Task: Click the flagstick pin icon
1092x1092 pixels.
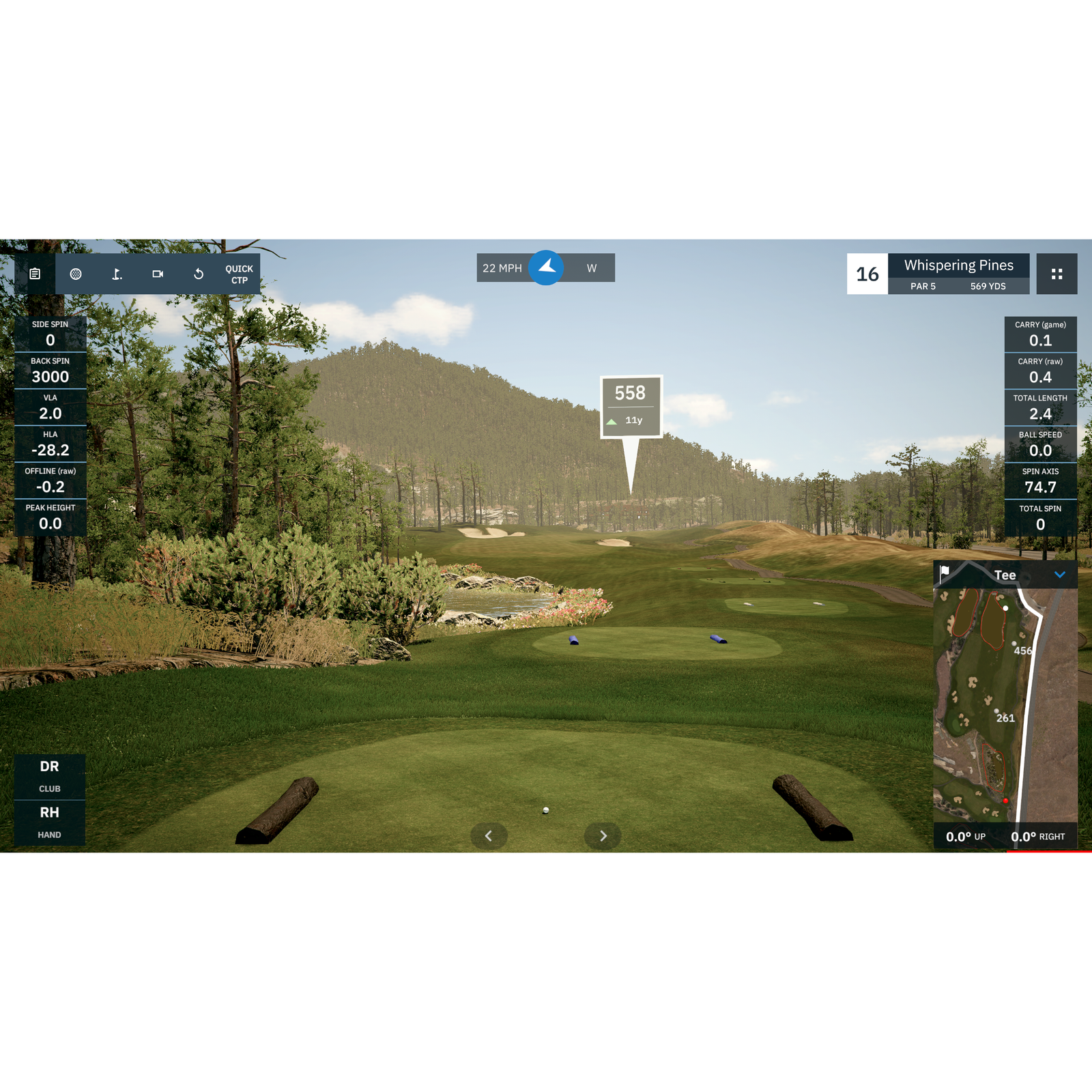Action: tap(117, 273)
